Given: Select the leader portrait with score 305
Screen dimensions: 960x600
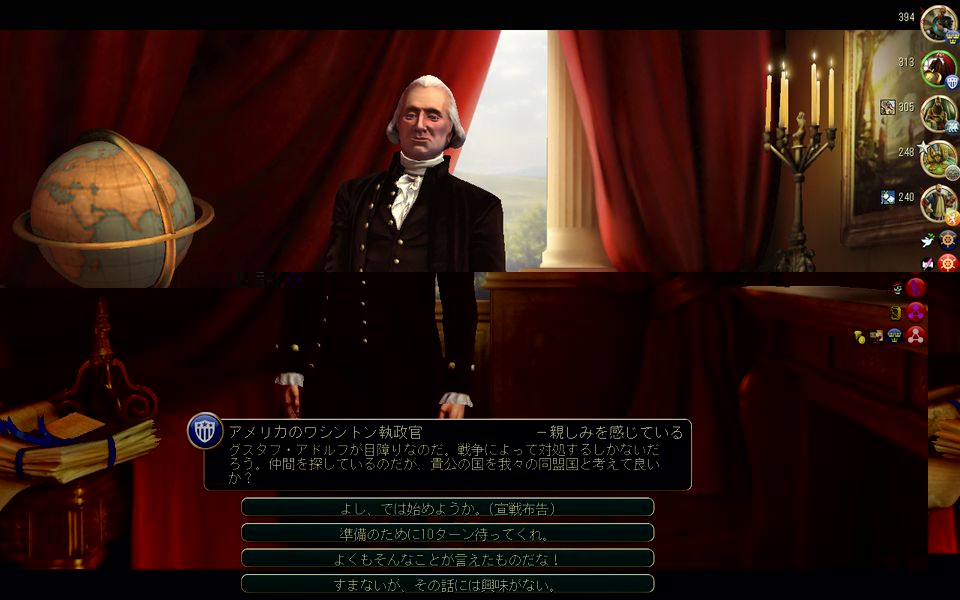Looking at the screenshot, I should coord(938,112).
